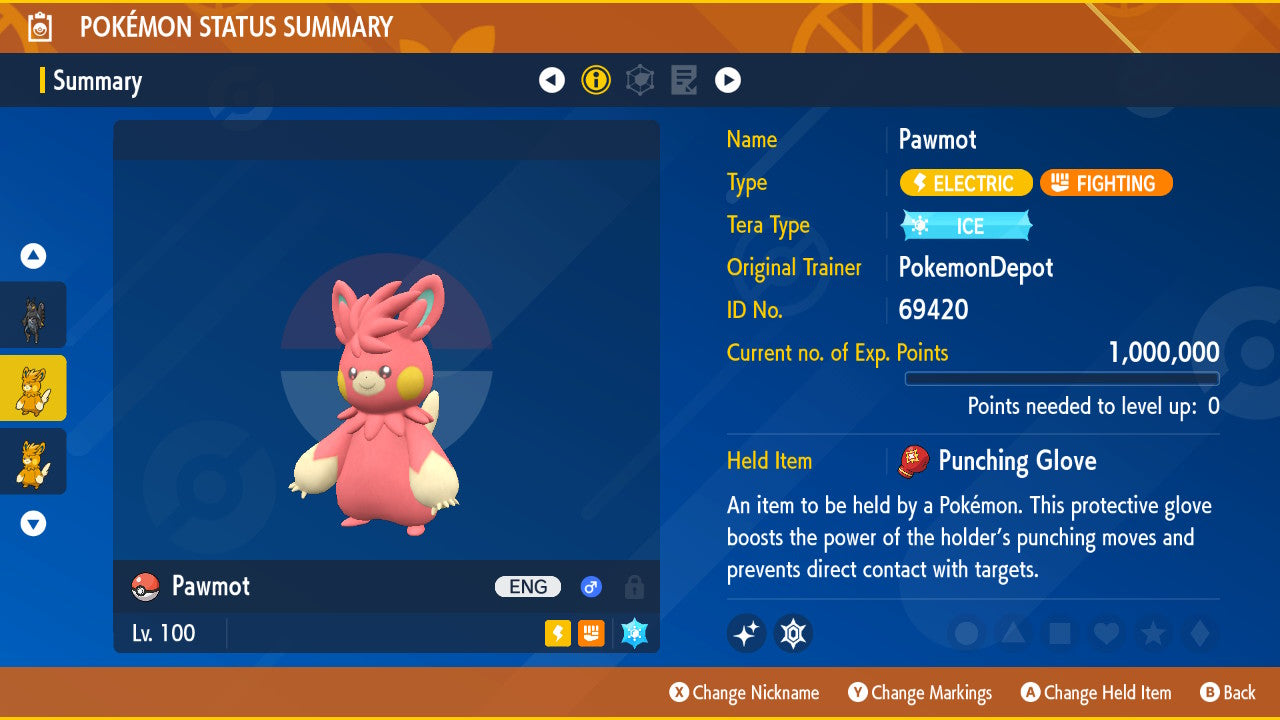This screenshot has height=720, width=1280.
Task: Toggle the star marking
Action: (1153, 634)
